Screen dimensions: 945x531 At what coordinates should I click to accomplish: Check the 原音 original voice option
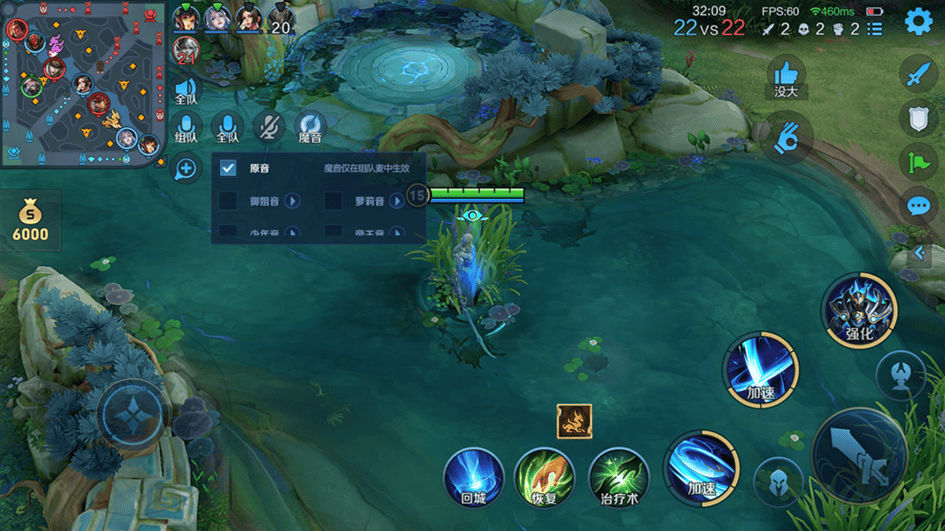(228, 169)
